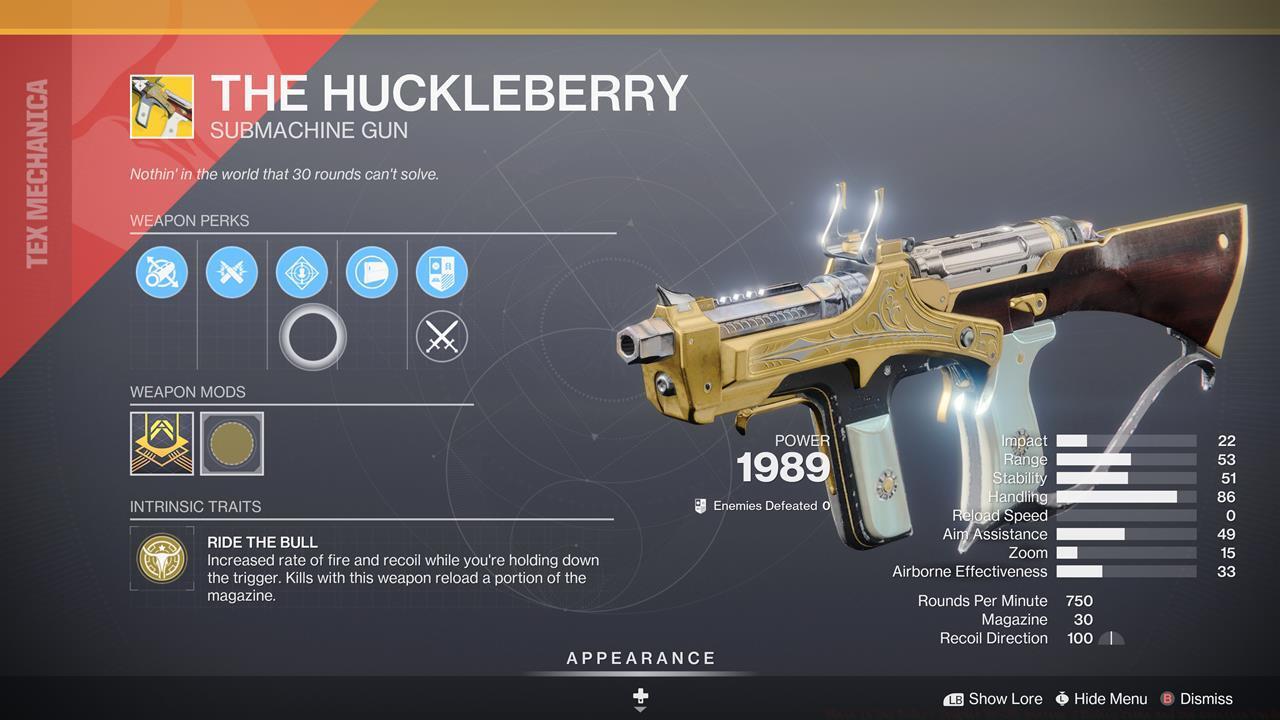
Task: Open the catalyst shield perk icon
Action: (441, 272)
